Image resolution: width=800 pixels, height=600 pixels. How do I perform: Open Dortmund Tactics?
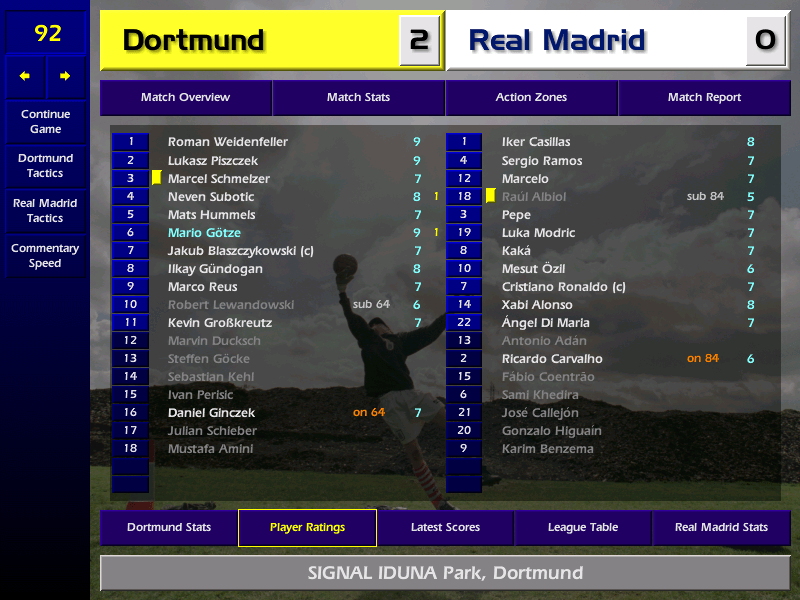45,166
